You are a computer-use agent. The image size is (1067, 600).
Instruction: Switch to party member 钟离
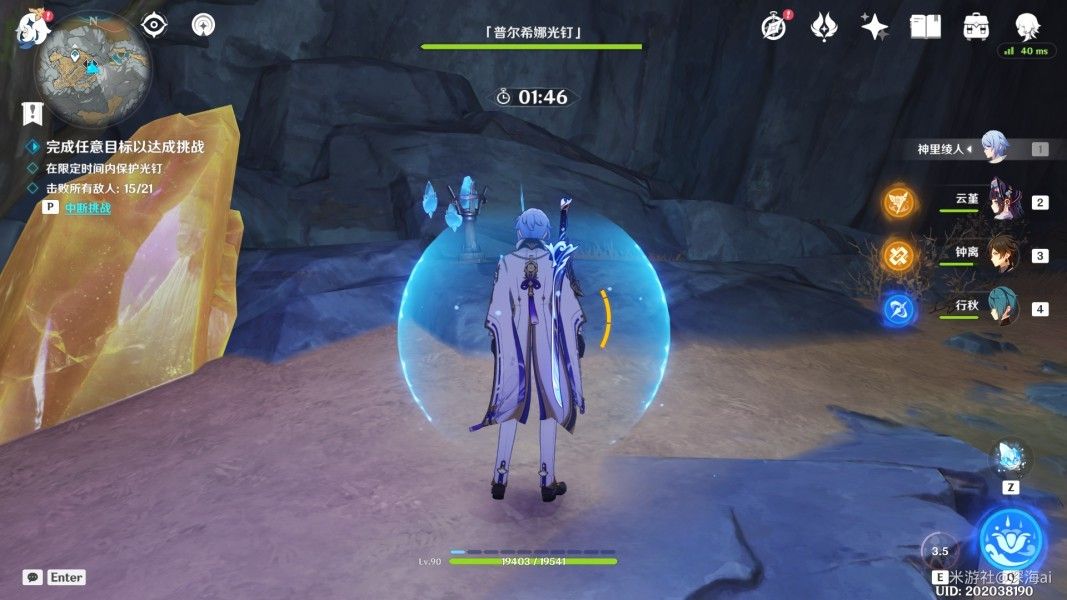pyautogui.click(x=1004, y=255)
